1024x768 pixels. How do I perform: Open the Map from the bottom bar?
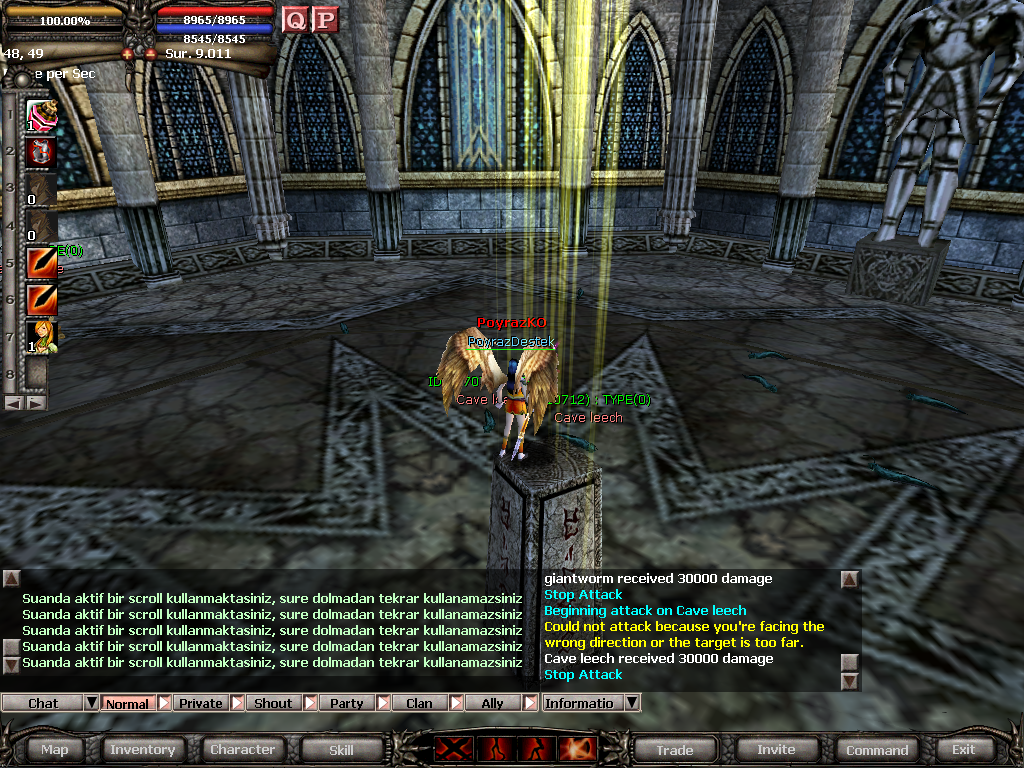pyautogui.click(x=55, y=749)
